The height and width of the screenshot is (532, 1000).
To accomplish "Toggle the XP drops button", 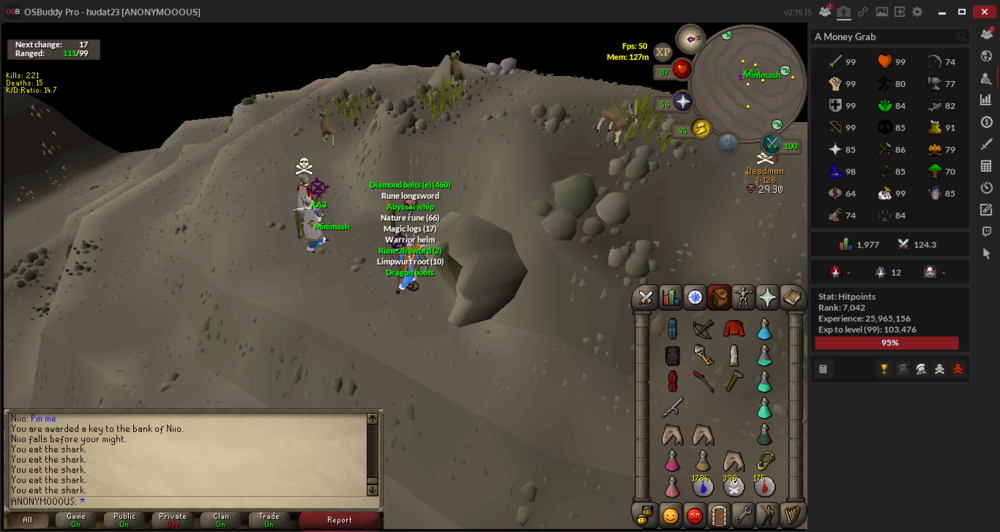I will (663, 52).
